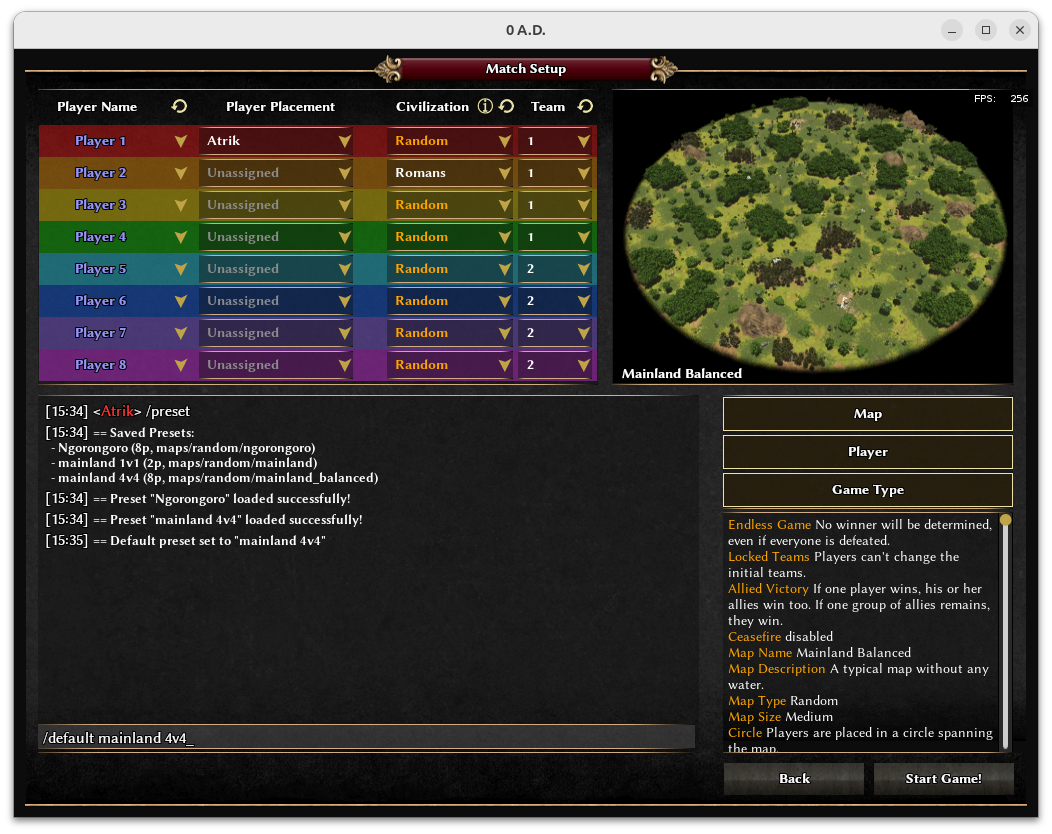Open Player 1 placement dropdown showing Atrik
The width and height of the screenshot is (1052, 834).
(x=276, y=141)
